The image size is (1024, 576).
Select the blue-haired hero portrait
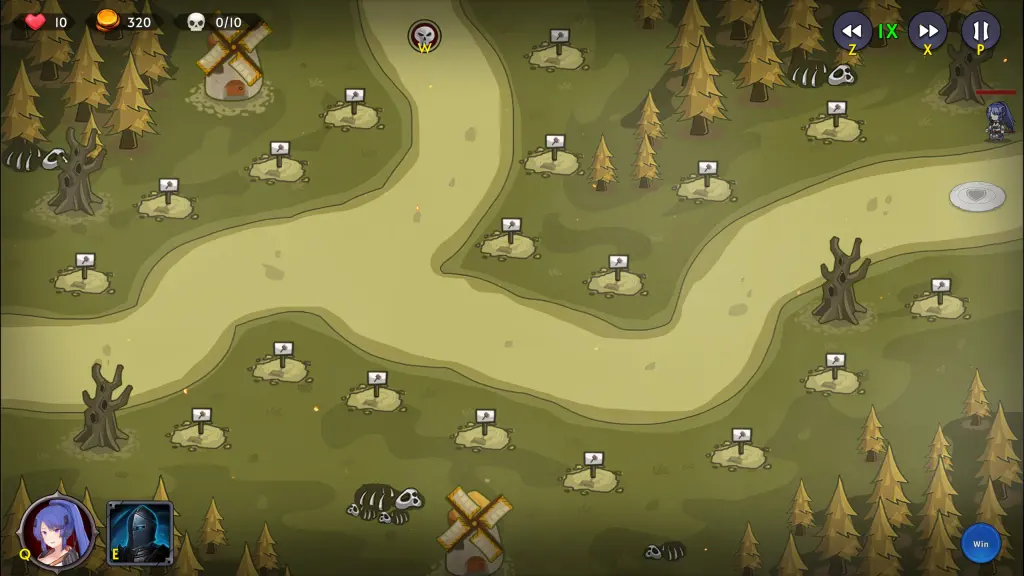coord(59,532)
